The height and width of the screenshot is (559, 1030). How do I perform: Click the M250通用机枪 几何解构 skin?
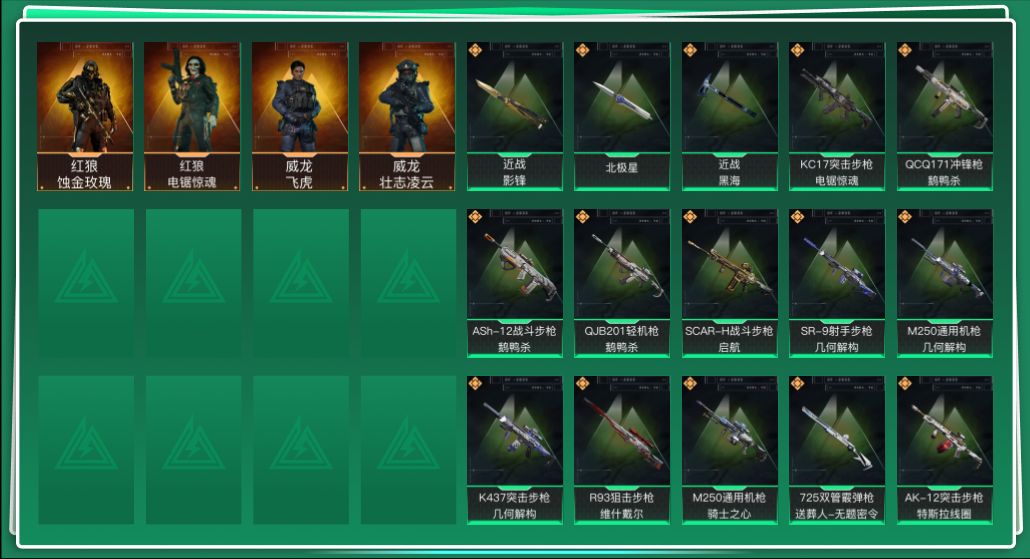pyautogui.click(x=944, y=282)
